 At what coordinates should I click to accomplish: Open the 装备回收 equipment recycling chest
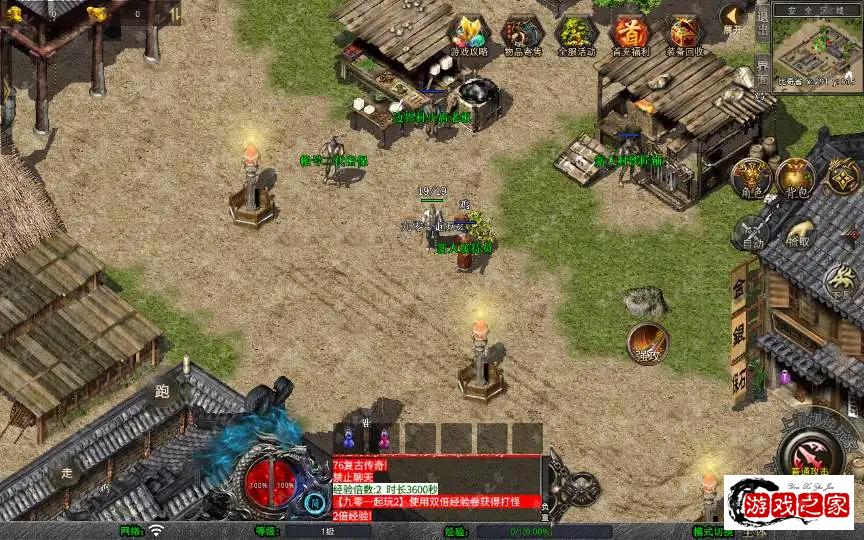[685, 35]
